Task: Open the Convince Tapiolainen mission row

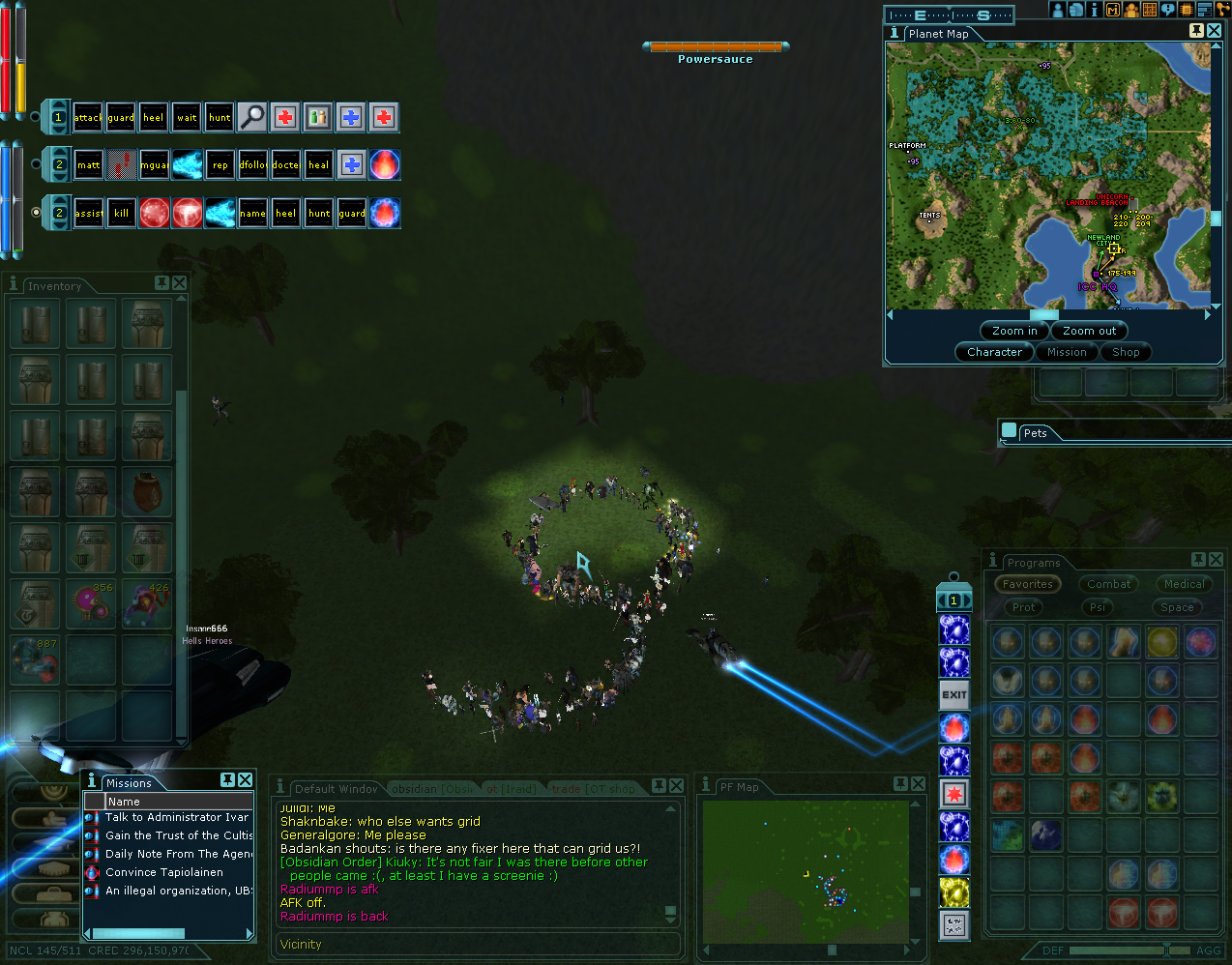Action: coord(163,872)
